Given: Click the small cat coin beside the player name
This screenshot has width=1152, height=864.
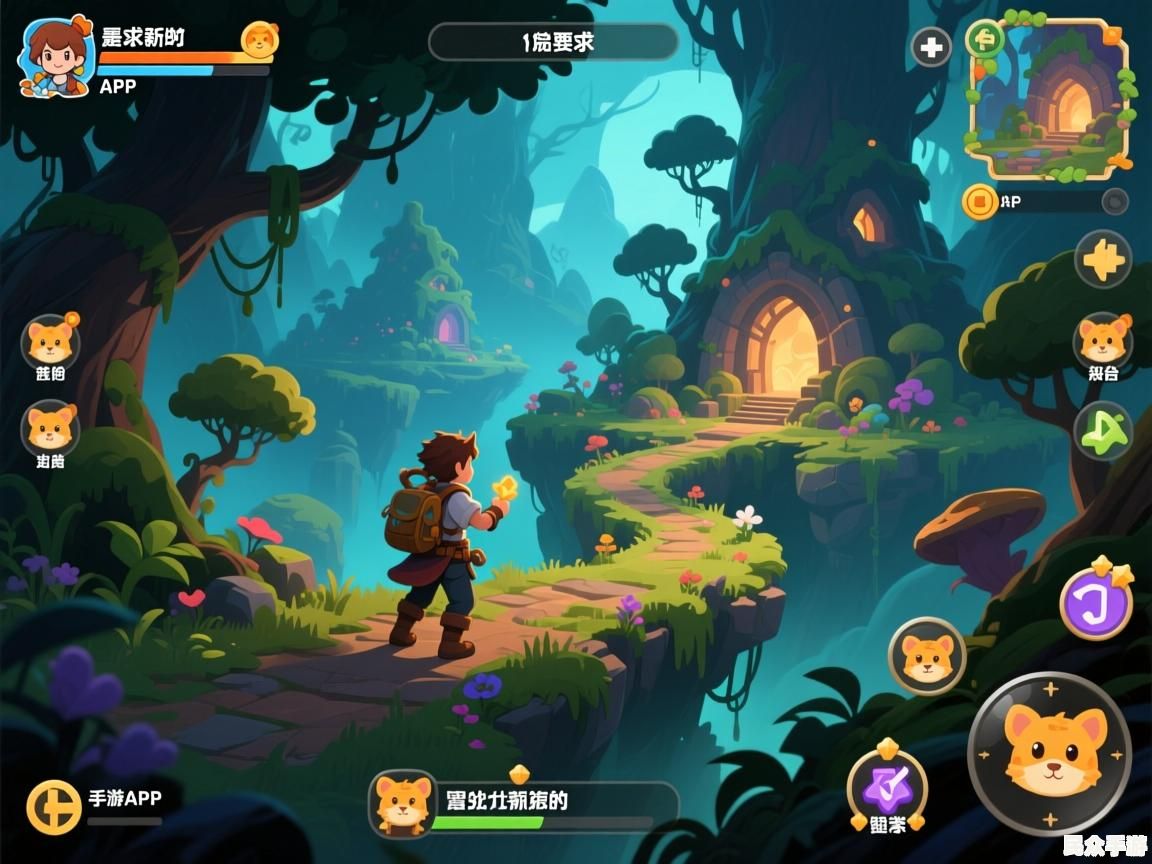Looking at the screenshot, I should coord(259,40).
